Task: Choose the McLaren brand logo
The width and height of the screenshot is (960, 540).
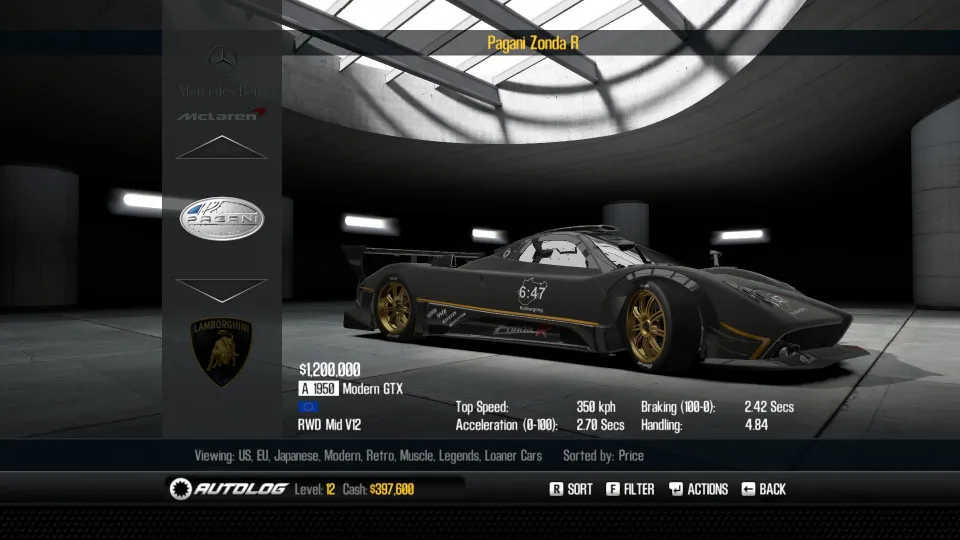Action: tap(222, 115)
